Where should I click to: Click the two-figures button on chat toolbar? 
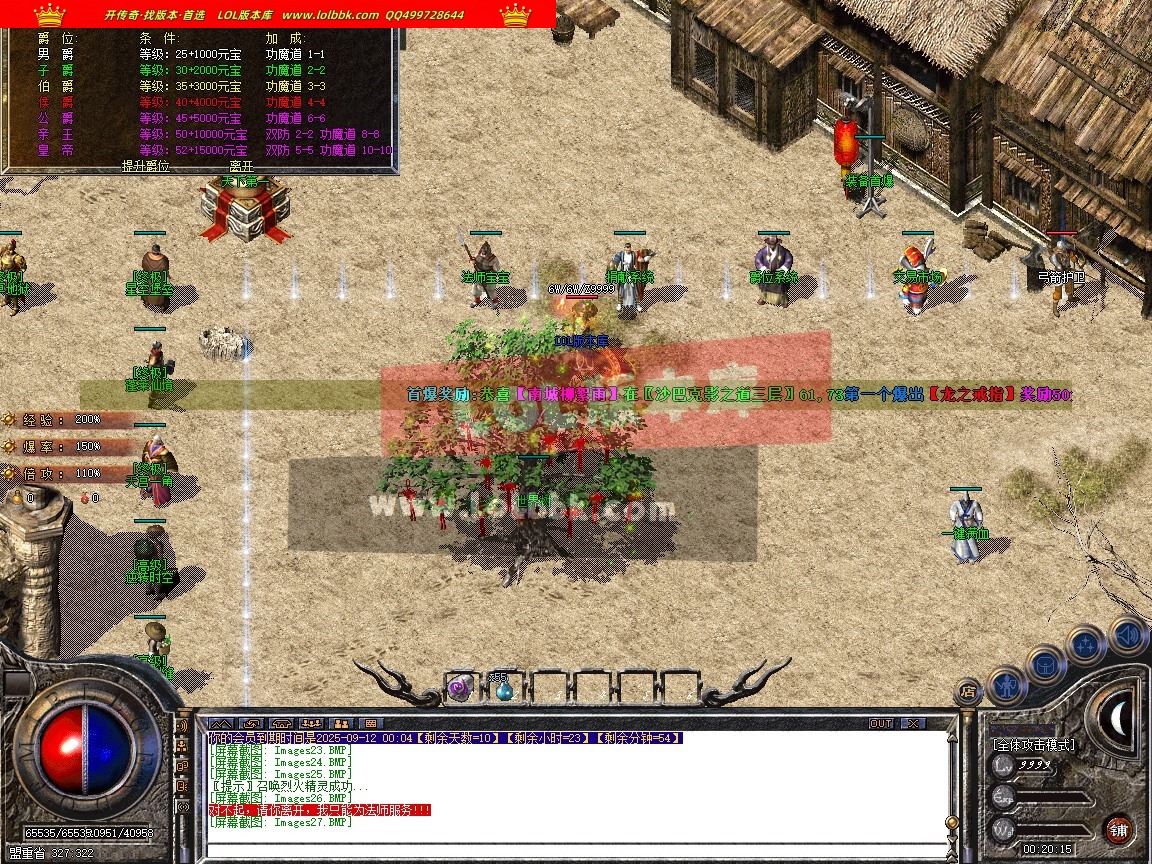pos(341,723)
